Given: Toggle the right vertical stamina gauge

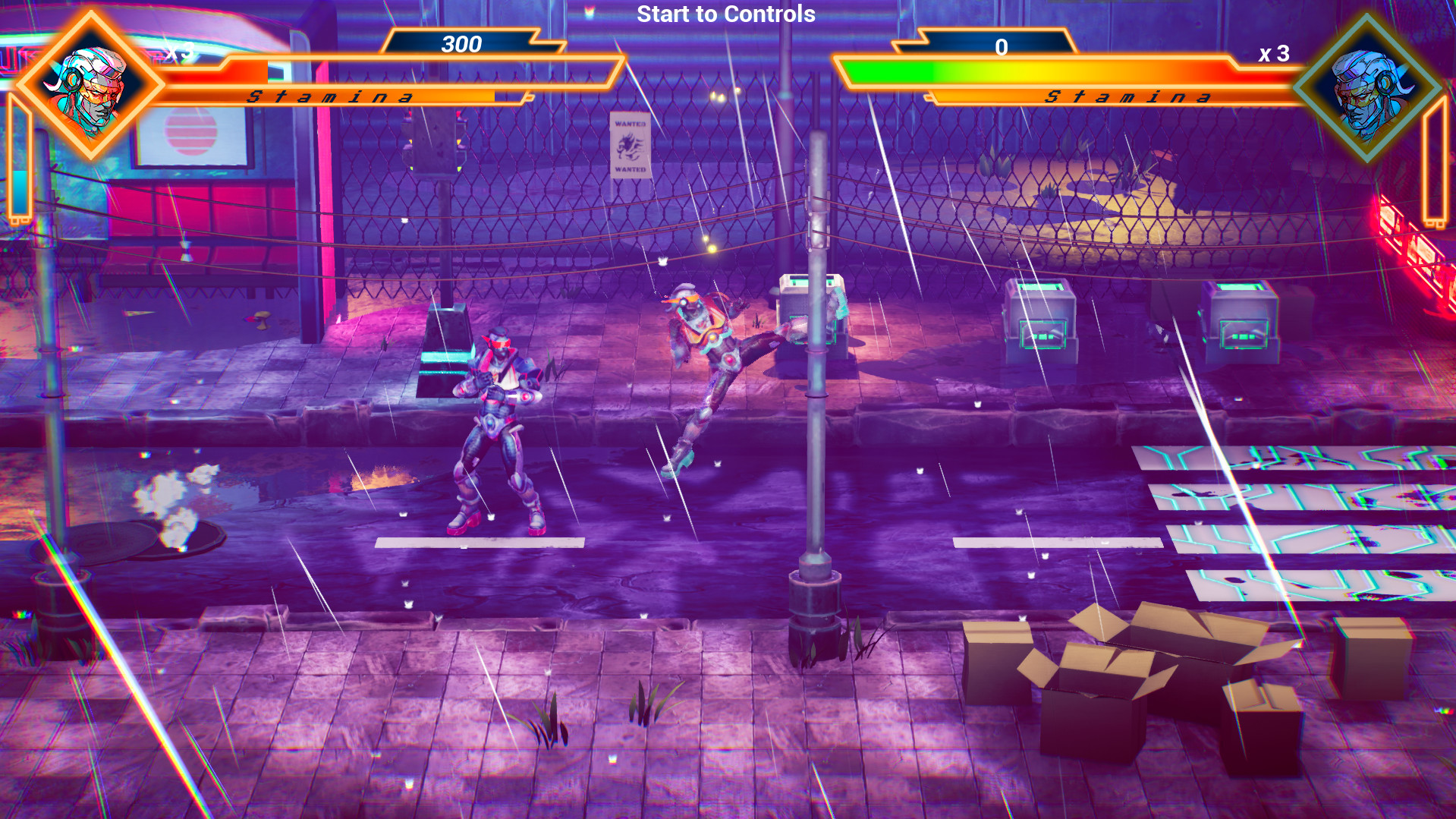Looking at the screenshot, I should click(1433, 159).
